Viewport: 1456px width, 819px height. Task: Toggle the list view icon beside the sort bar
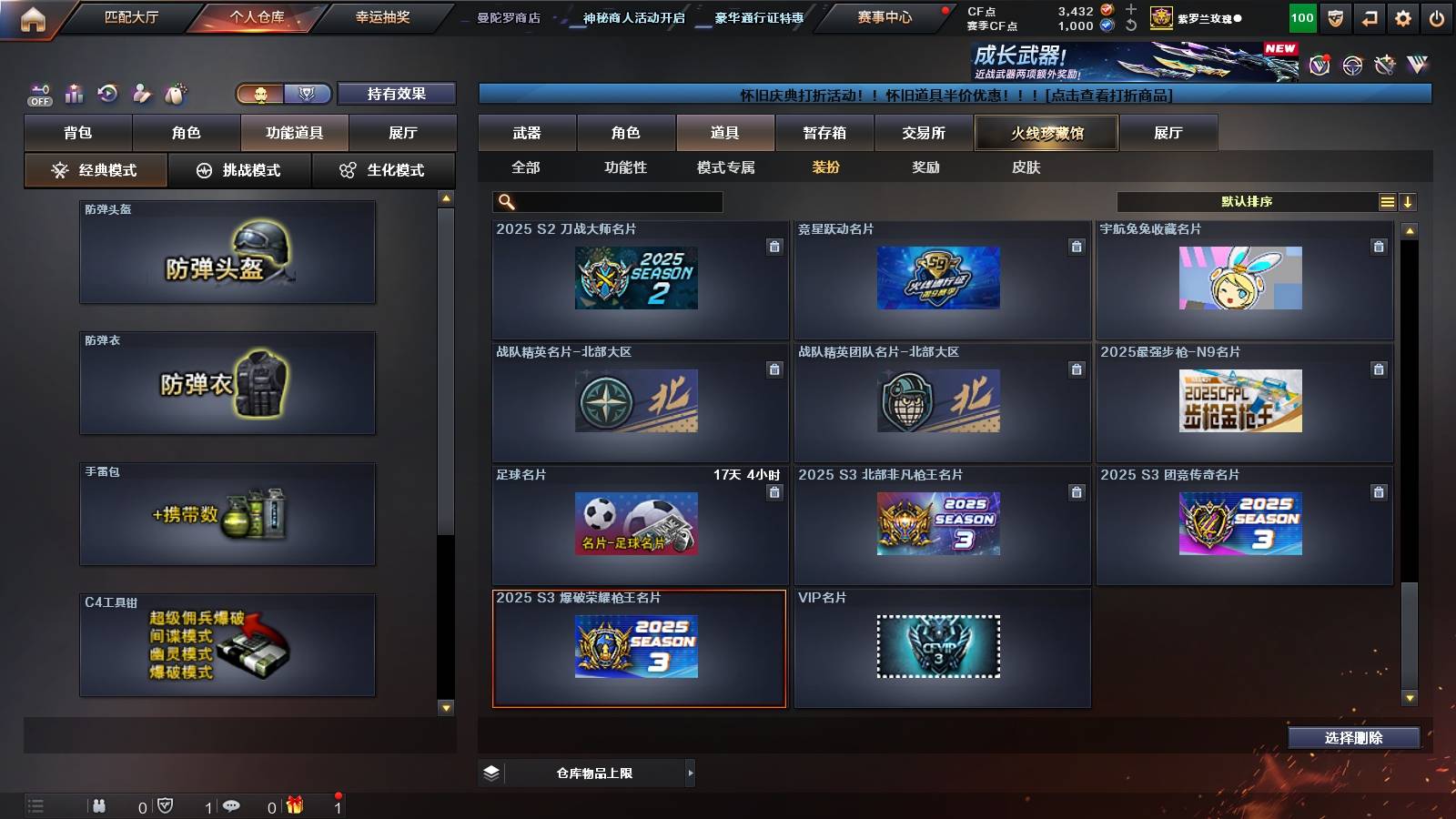tap(1387, 201)
